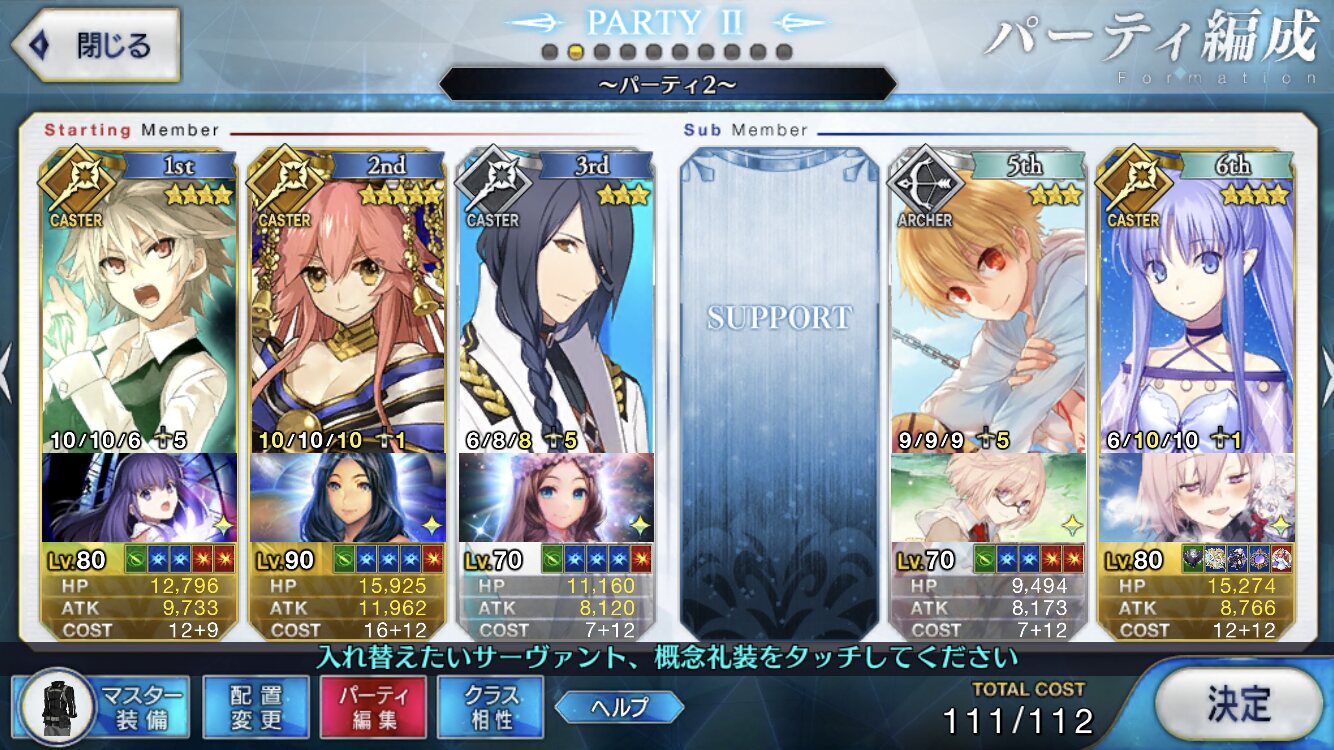Select the 2nd slot pink-haired Caster card

347,310
